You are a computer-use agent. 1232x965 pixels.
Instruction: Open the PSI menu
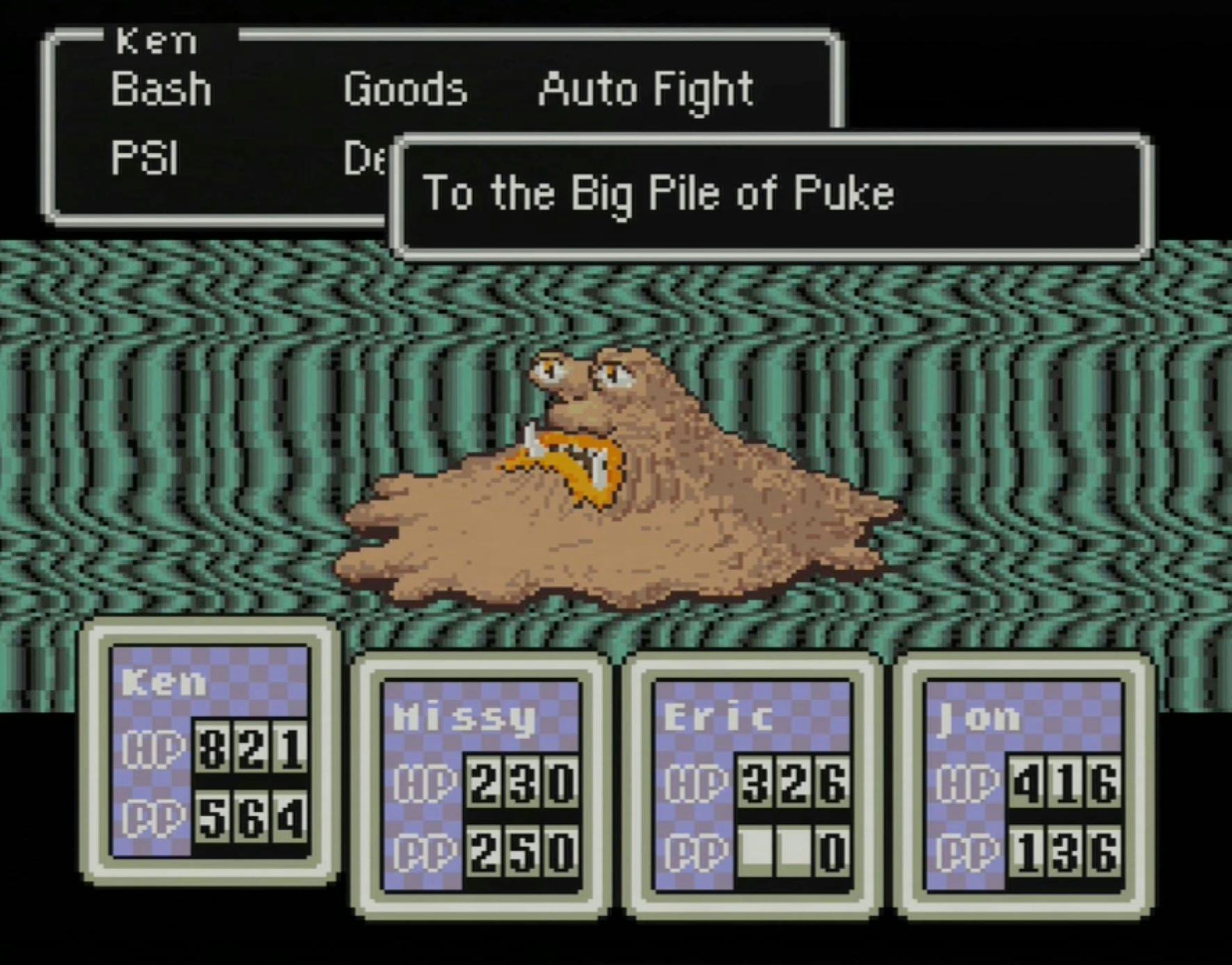(x=145, y=157)
